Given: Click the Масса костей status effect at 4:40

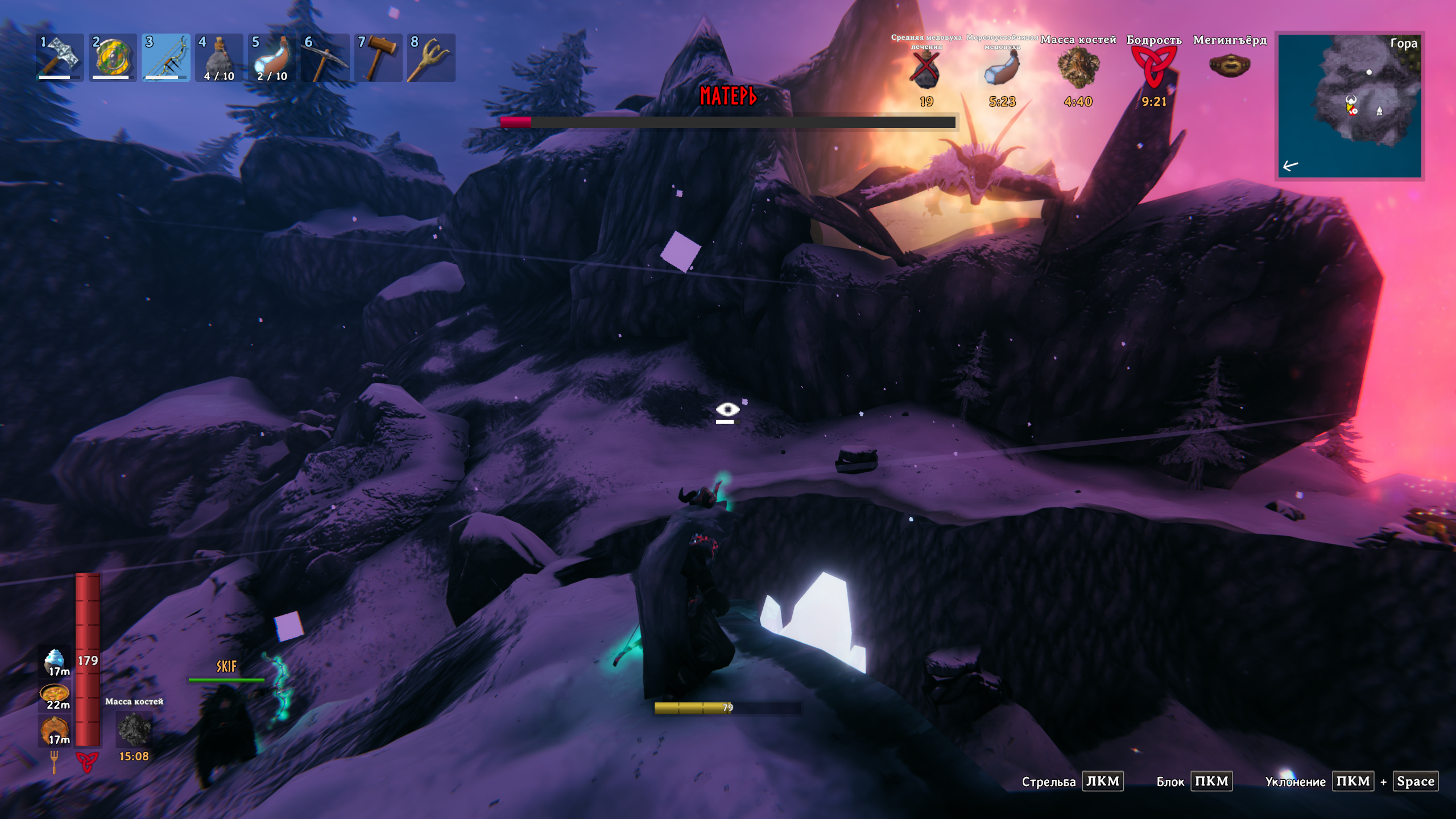Looking at the screenshot, I should pyautogui.click(x=1078, y=68).
